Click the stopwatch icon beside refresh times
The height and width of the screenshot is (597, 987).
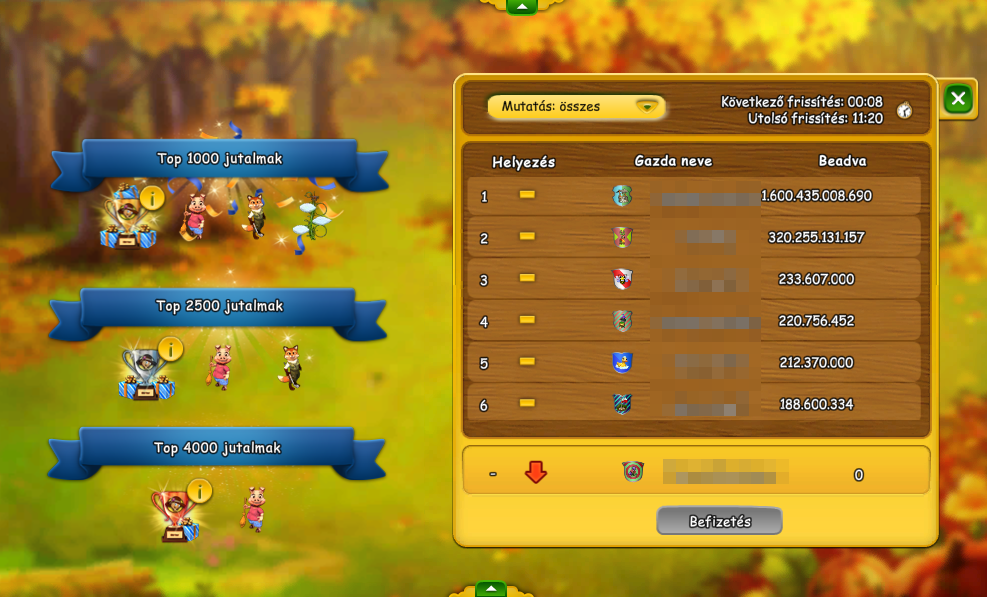click(904, 111)
